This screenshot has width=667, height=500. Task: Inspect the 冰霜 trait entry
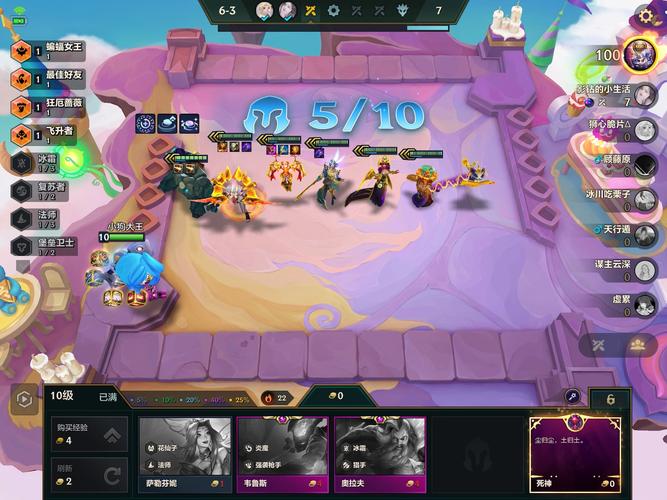click(x=45, y=161)
